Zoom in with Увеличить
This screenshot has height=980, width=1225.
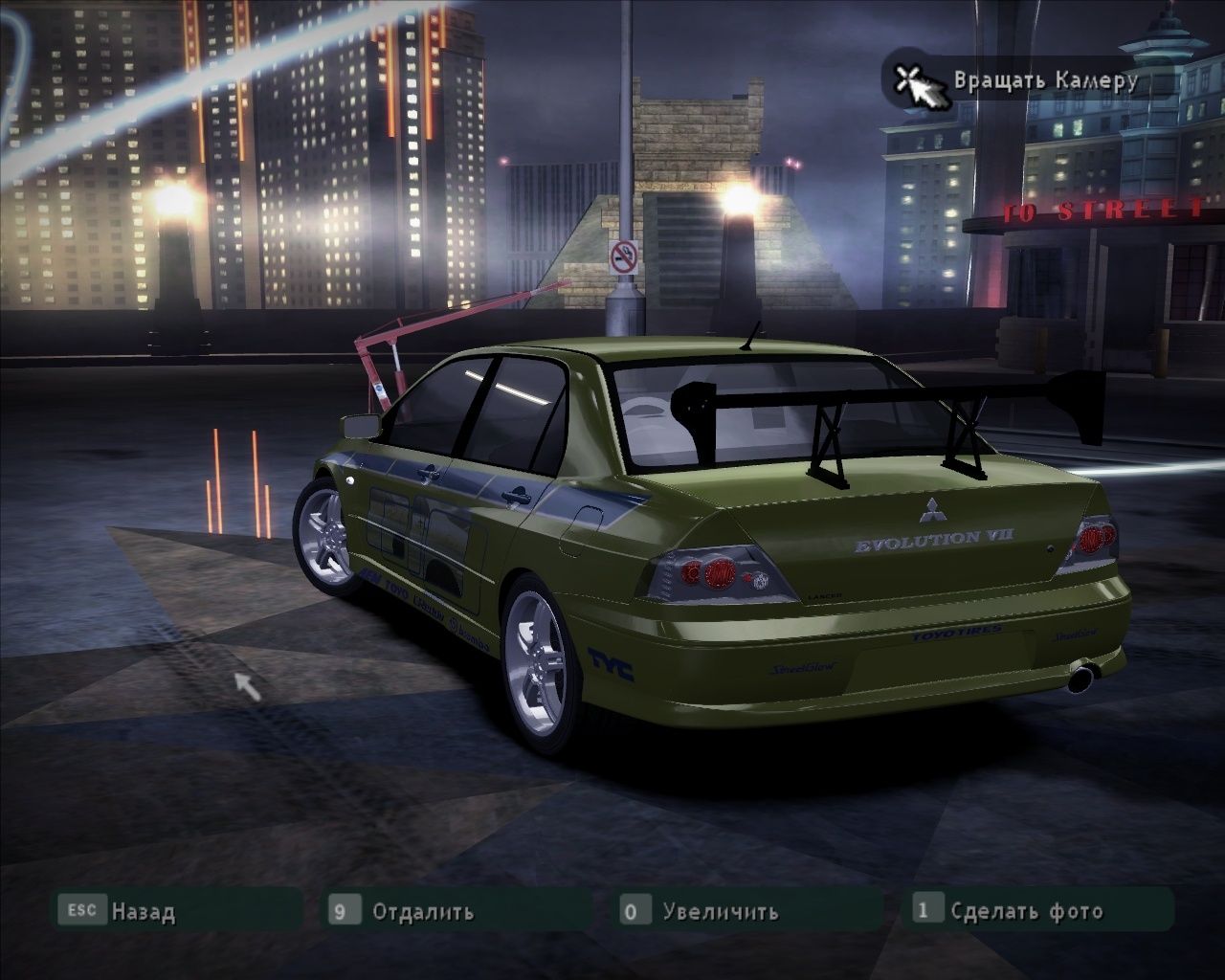[720, 910]
